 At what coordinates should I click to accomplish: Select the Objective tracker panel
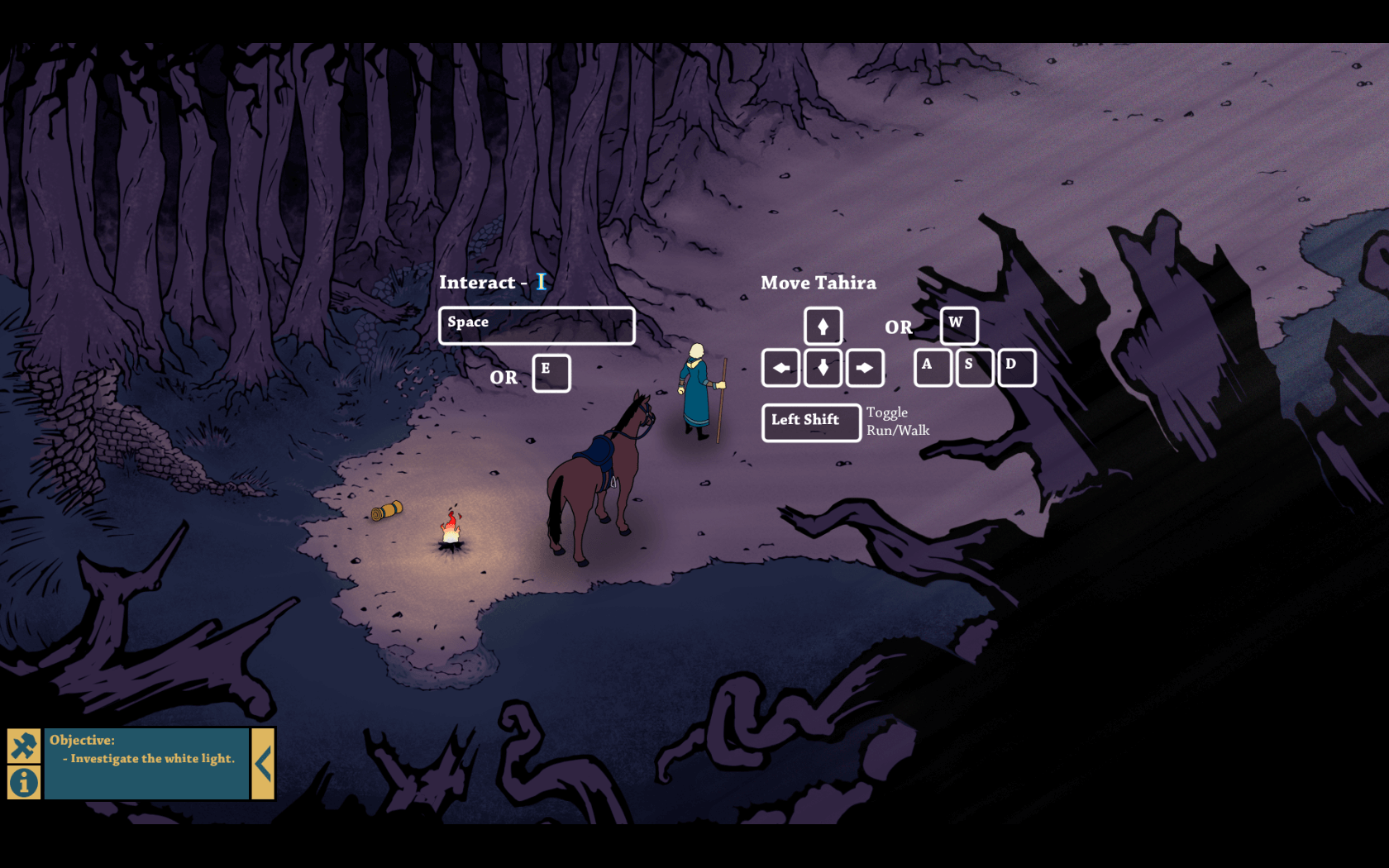pyautogui.click(x=146, y=764)
